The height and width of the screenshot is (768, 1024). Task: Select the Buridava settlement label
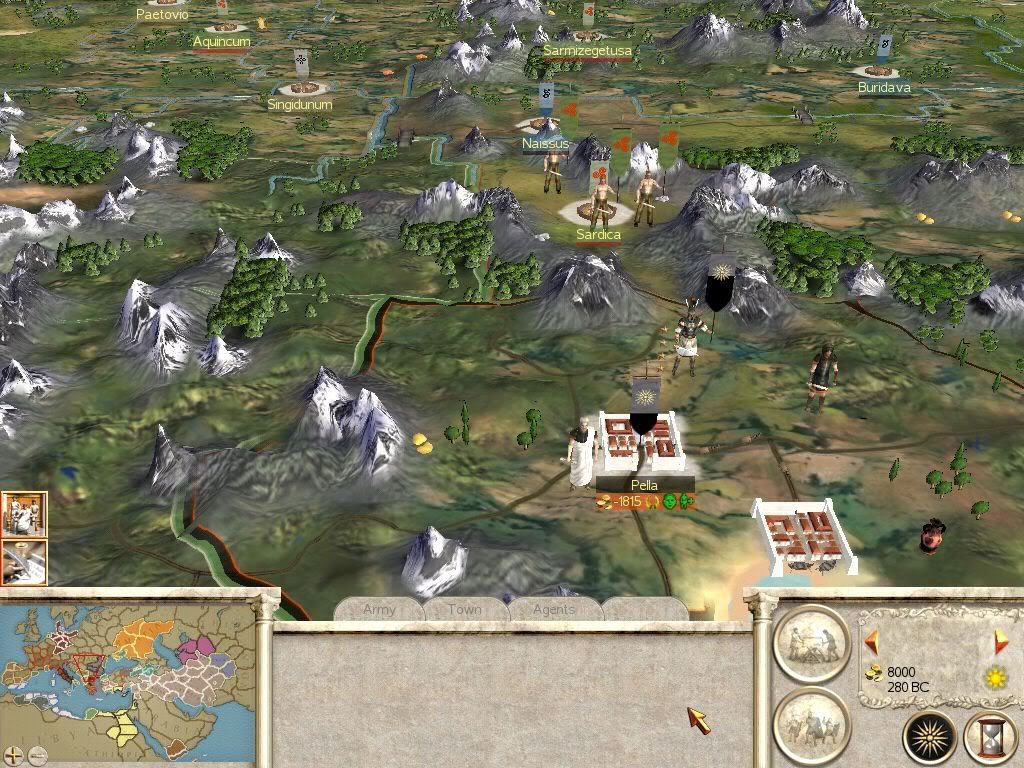coord(884,88)
